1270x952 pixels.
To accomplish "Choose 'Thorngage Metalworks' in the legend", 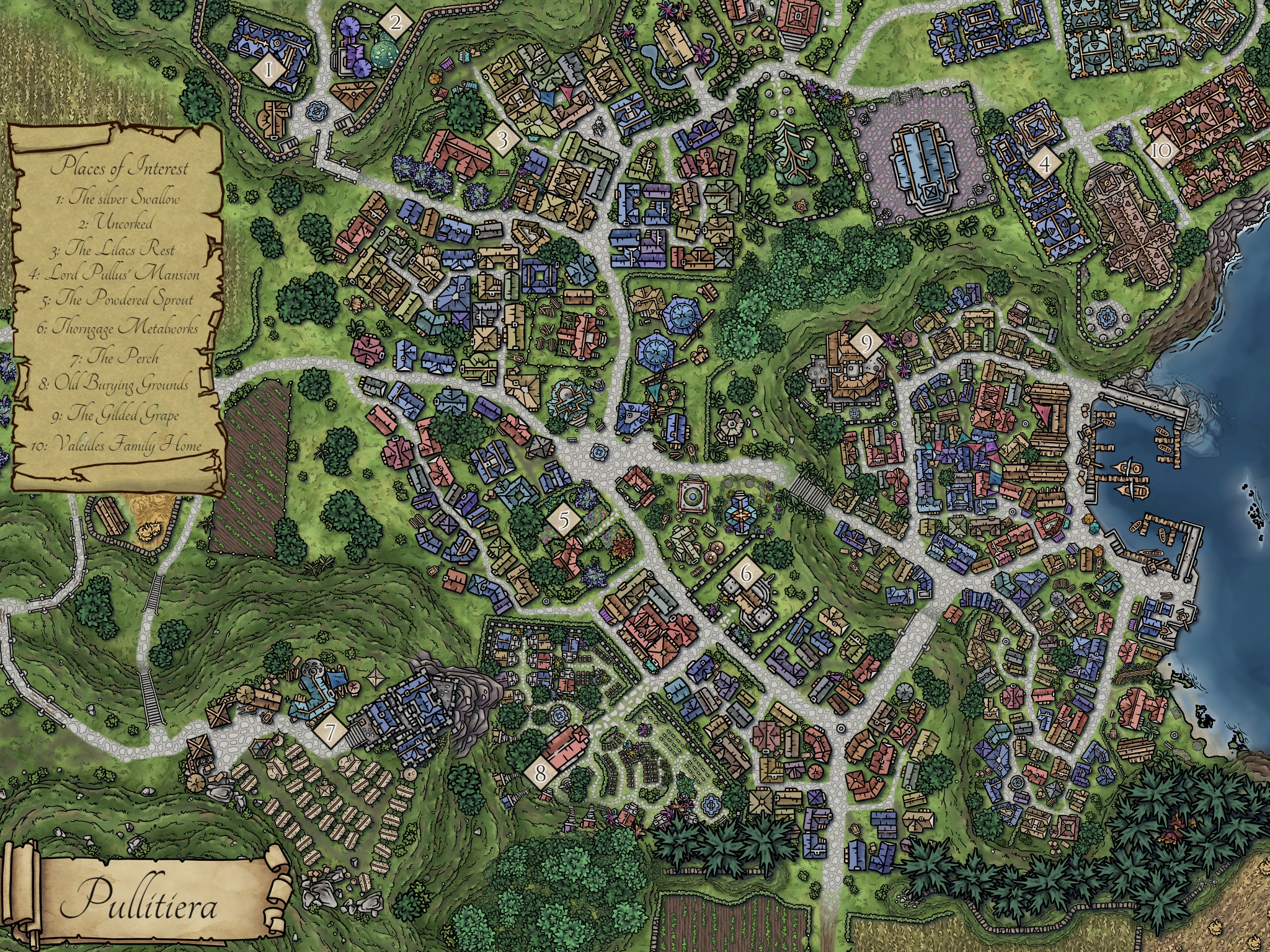I will 117,327.
